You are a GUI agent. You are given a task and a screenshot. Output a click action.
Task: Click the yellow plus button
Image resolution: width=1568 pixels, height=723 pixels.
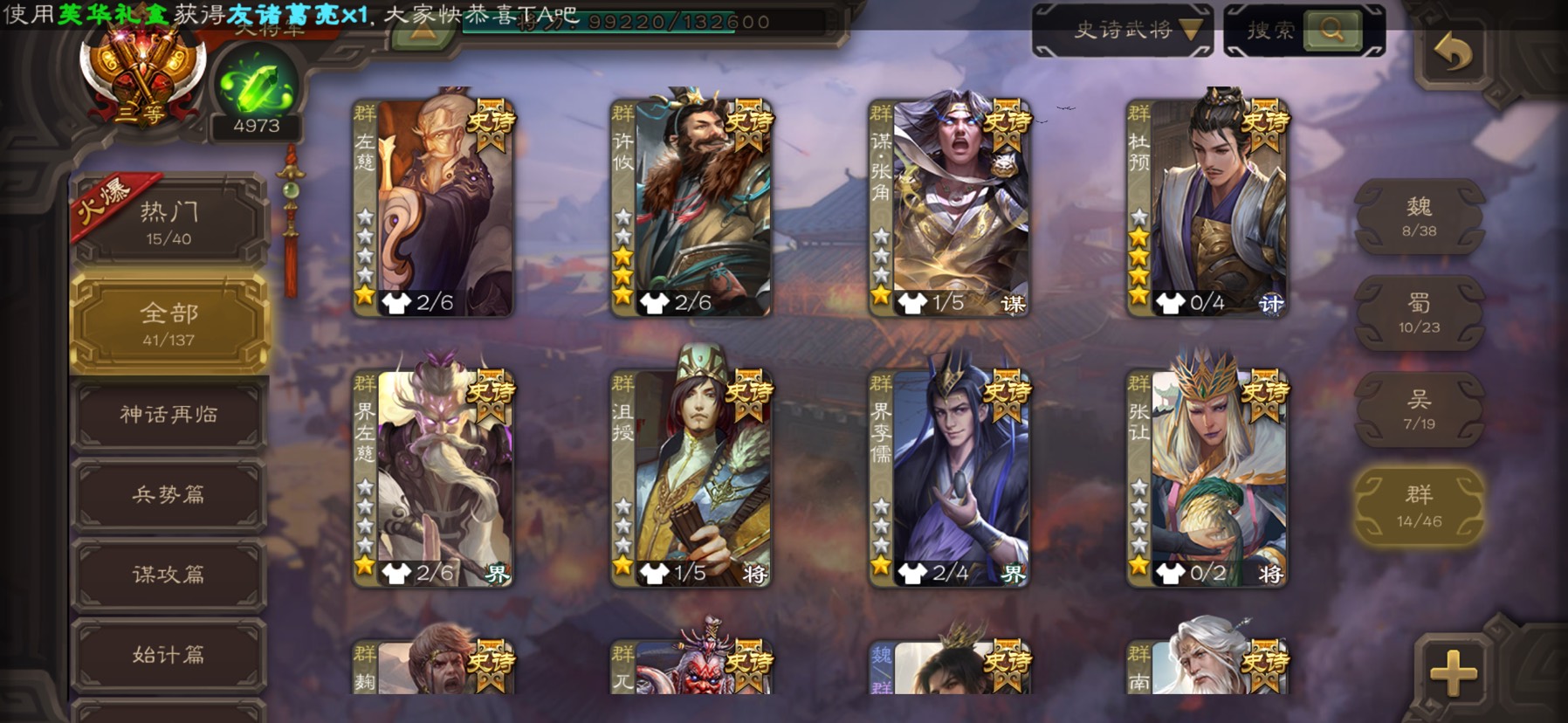pos(1453,673)
